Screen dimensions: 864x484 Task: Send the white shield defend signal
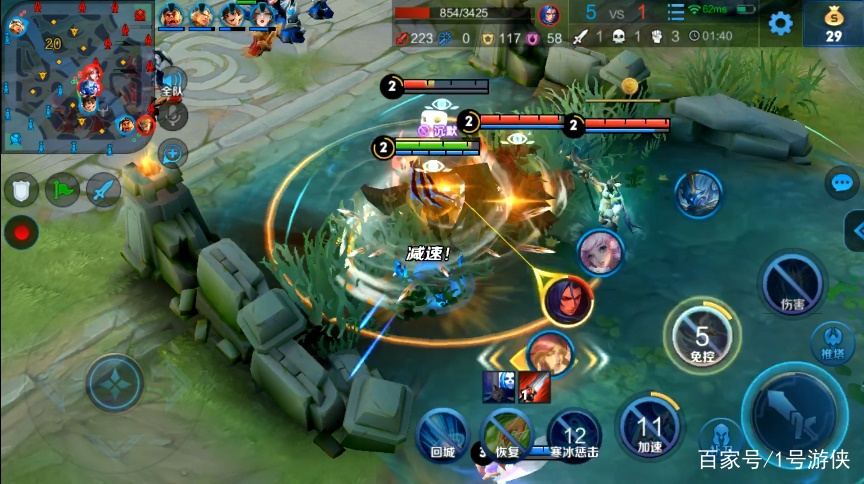[21, 189]
